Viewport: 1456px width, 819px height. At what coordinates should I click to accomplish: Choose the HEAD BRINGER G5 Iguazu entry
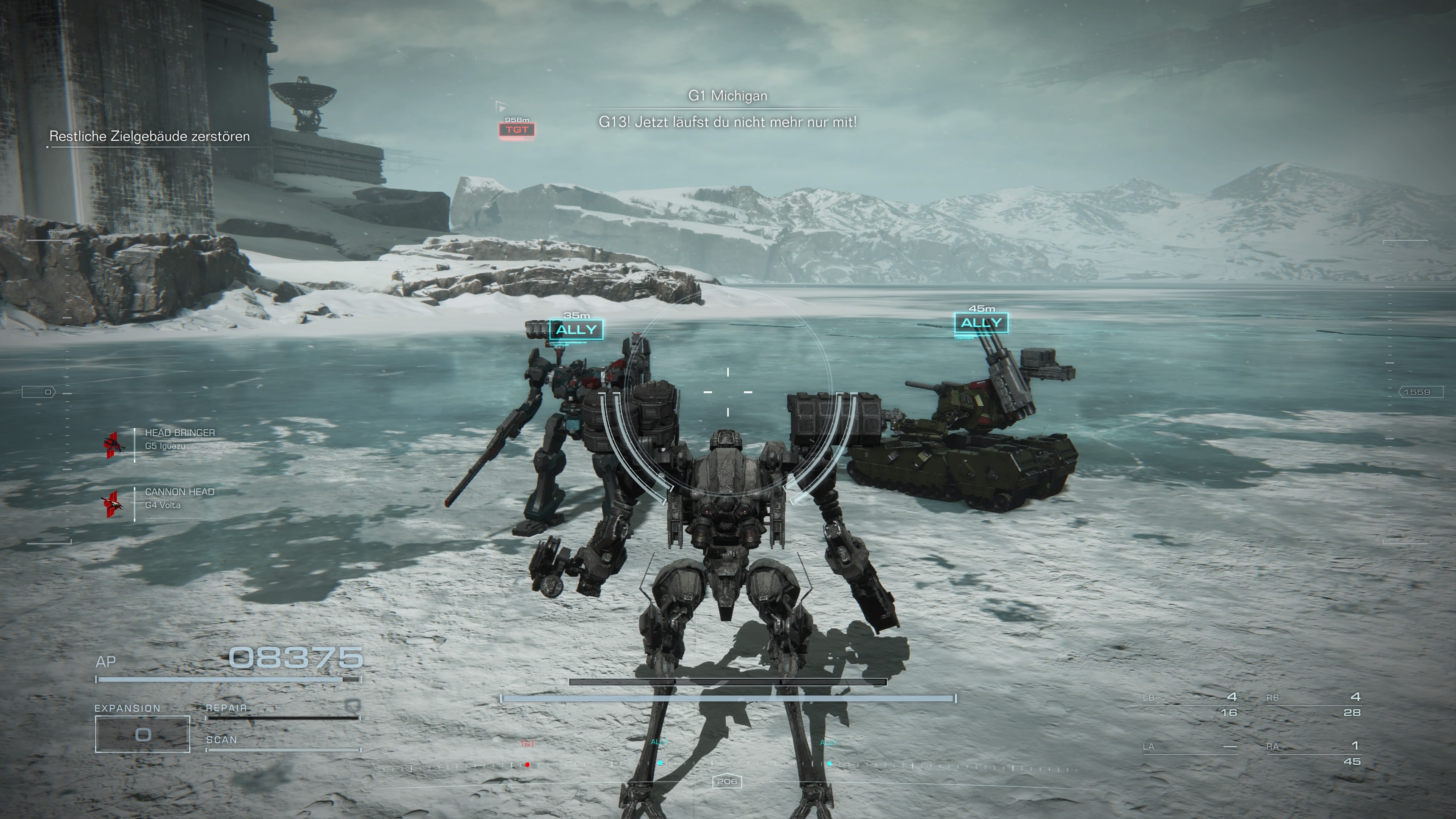(179, 439)
